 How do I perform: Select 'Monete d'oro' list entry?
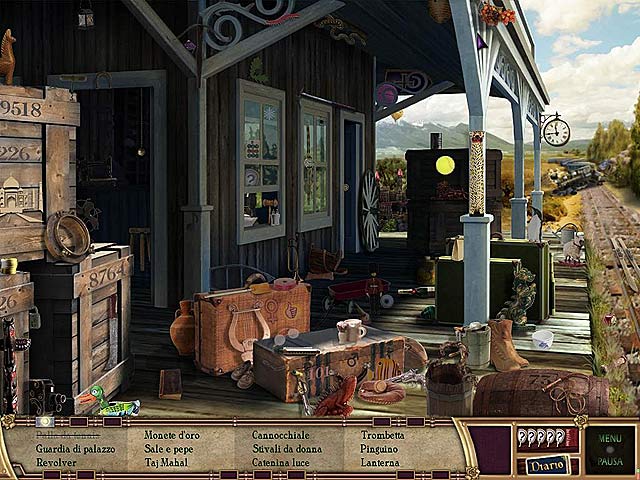[x=174, y=436]
